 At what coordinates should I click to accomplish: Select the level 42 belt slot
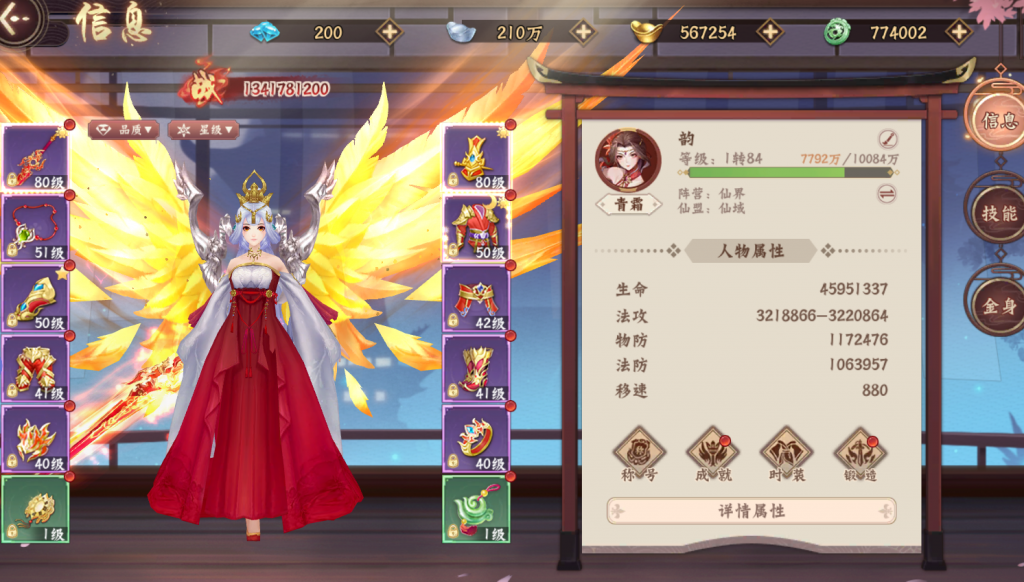476,298
